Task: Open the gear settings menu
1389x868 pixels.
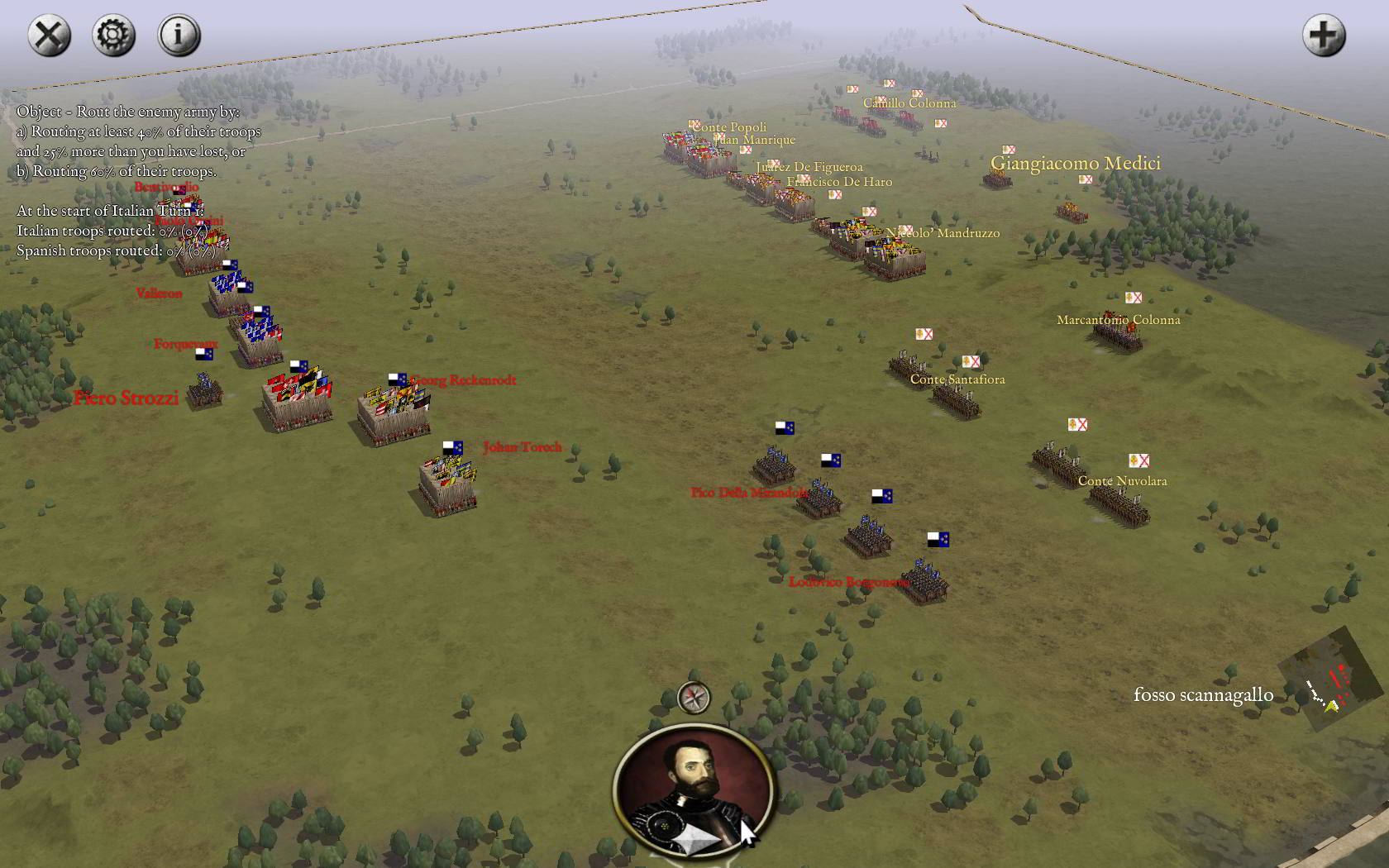Action: [113, 36]
